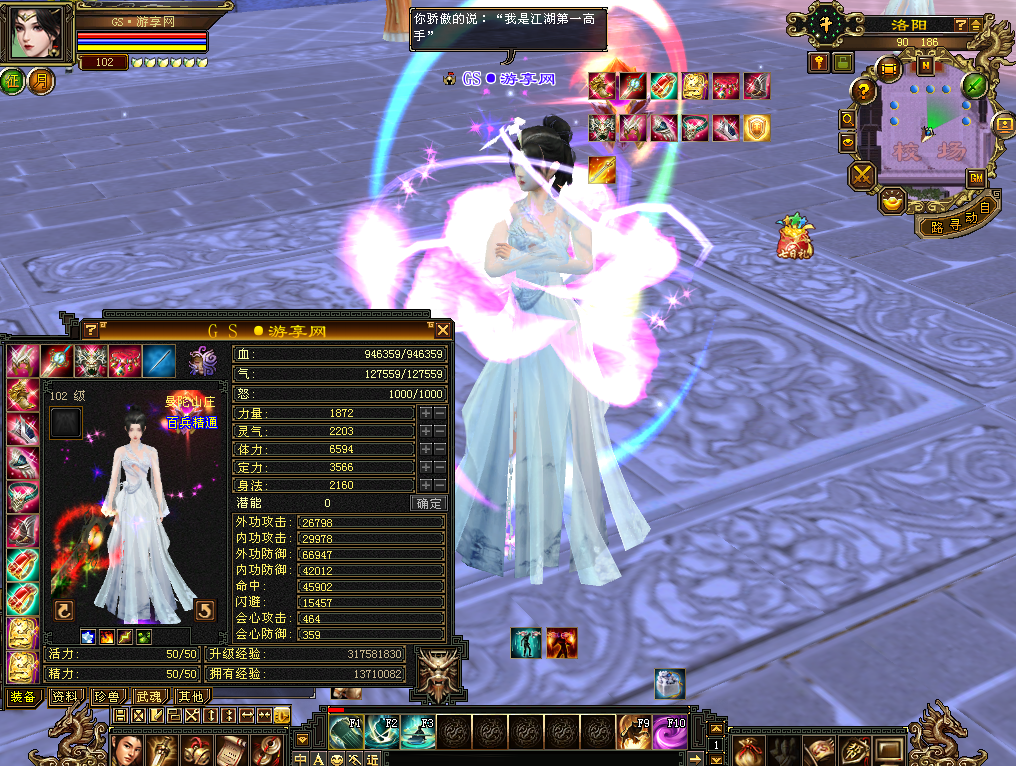The width and height of the screenshot is (1016, 766).
Task: Activate the F1 skill slot
Action: [x=346, y=731]
